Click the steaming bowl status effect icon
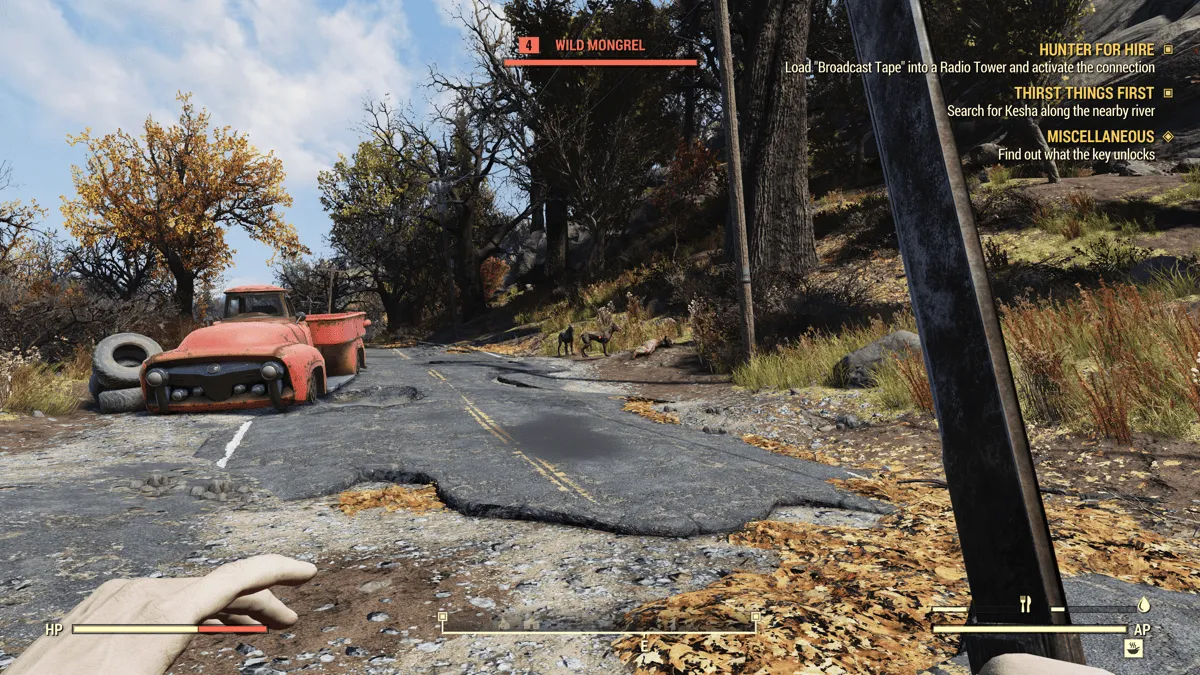The width and height of the screenshot is (1200, 675). coord(1133,649)
